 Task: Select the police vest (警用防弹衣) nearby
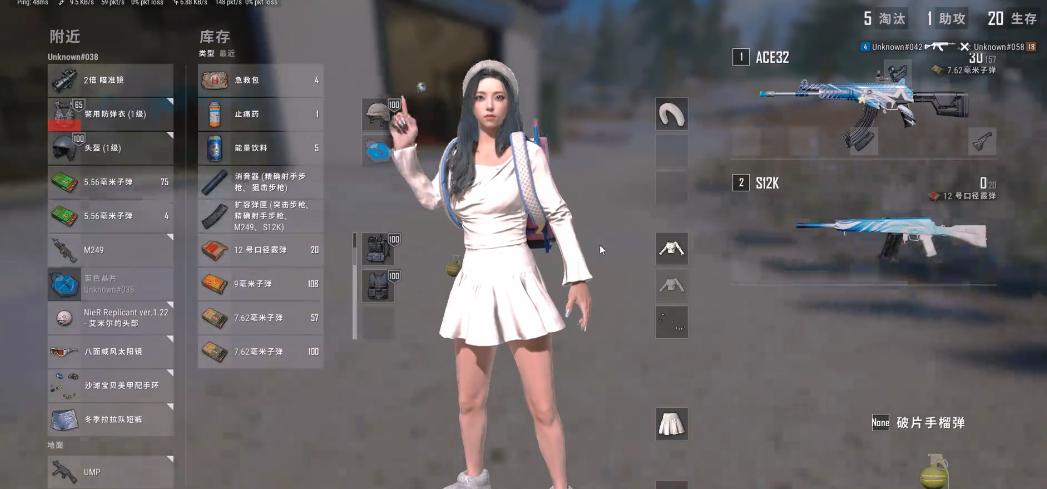pos(110,114)
